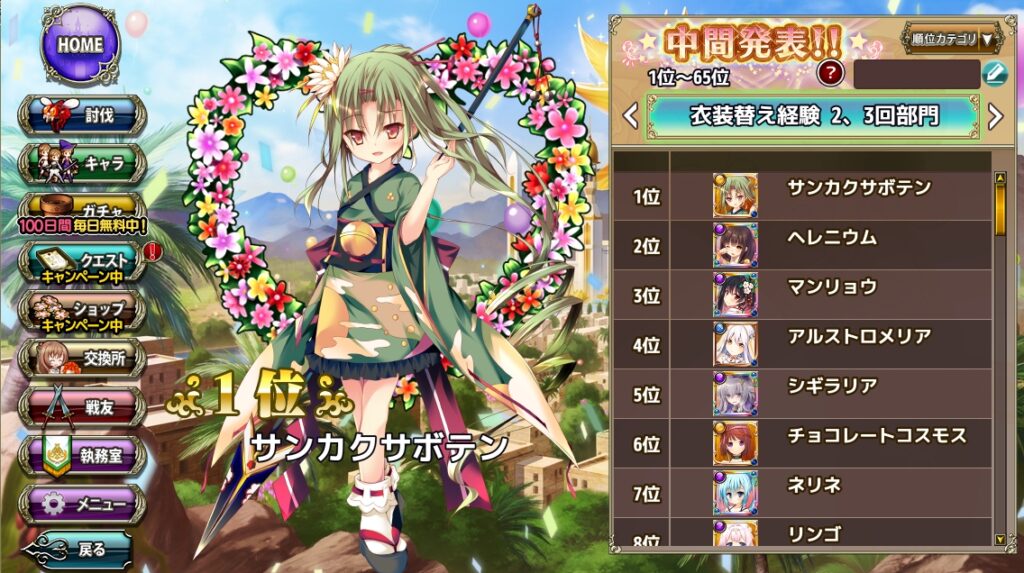Select the 6位 チョコレートコスモス ranking row

click(802, 444)
